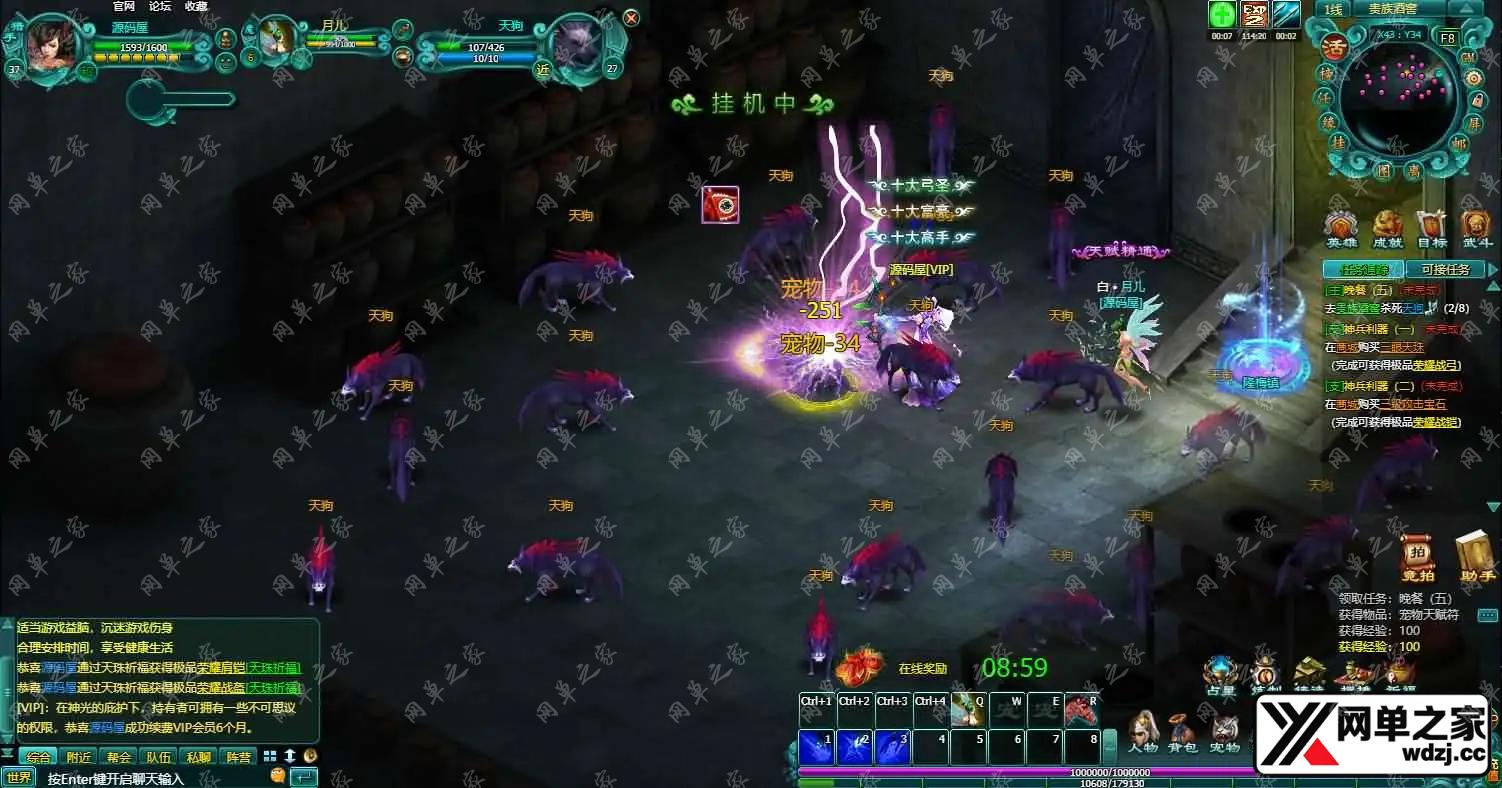This screenshot has width=1502, height=788.
Task: Open the 占星 astrology feature
Action: [x=1220, y=676]
